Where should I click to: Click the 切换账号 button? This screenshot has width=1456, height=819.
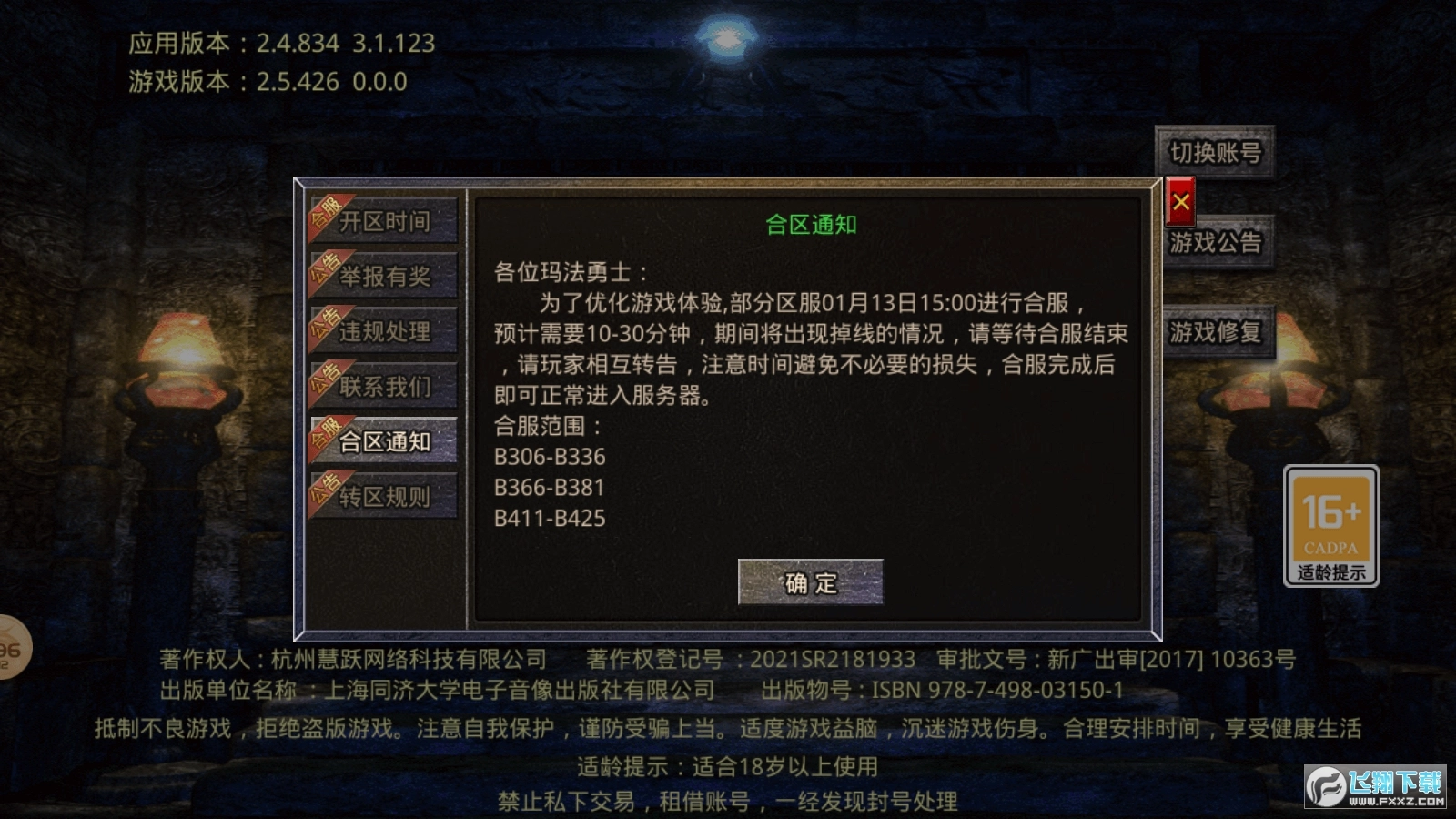pos(1217,153)
